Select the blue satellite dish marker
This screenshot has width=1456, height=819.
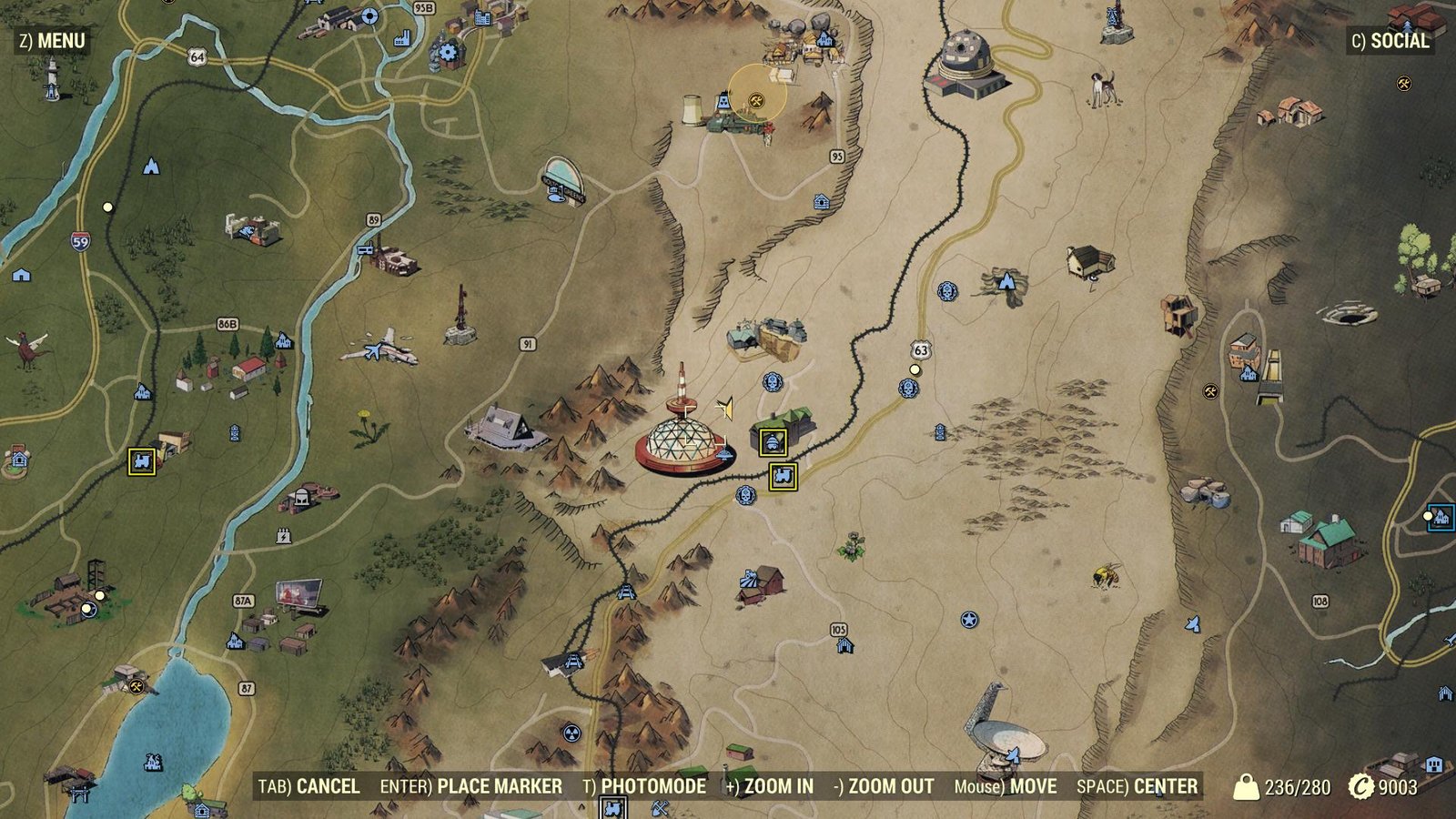(x=1013, y=754)
